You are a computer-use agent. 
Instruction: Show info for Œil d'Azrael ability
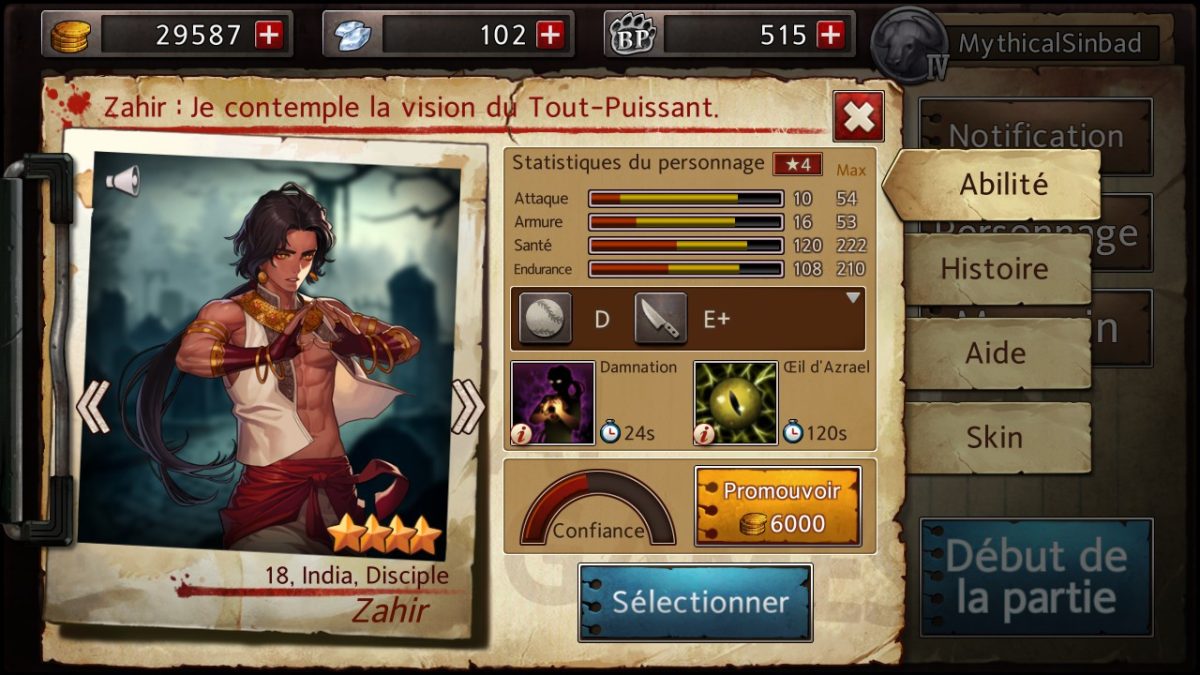pos(704,433)
